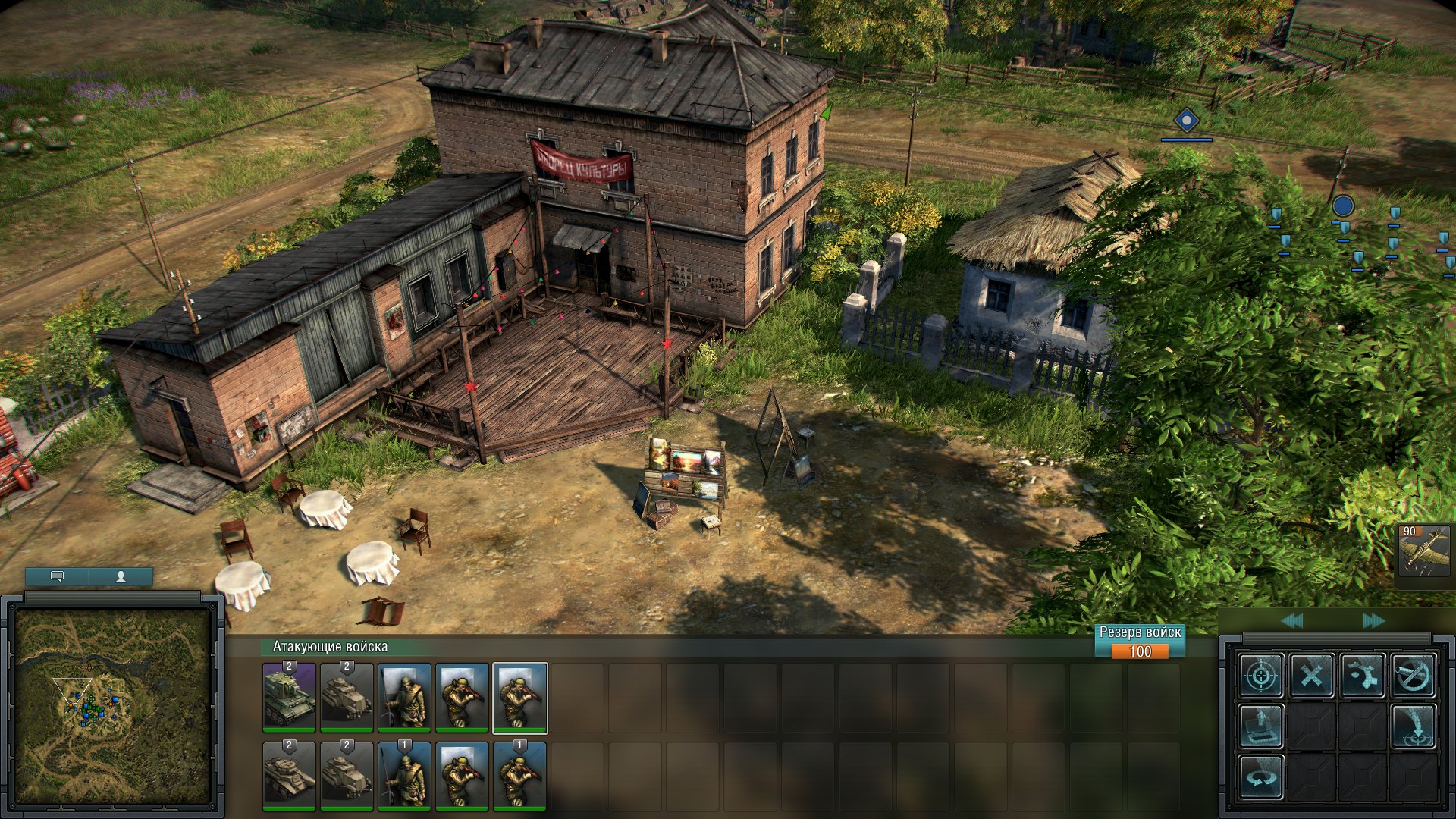This screenshot has width=1456, height=819.
Task: Select the tan light tank unit card
Action: [x=289, y=776]
